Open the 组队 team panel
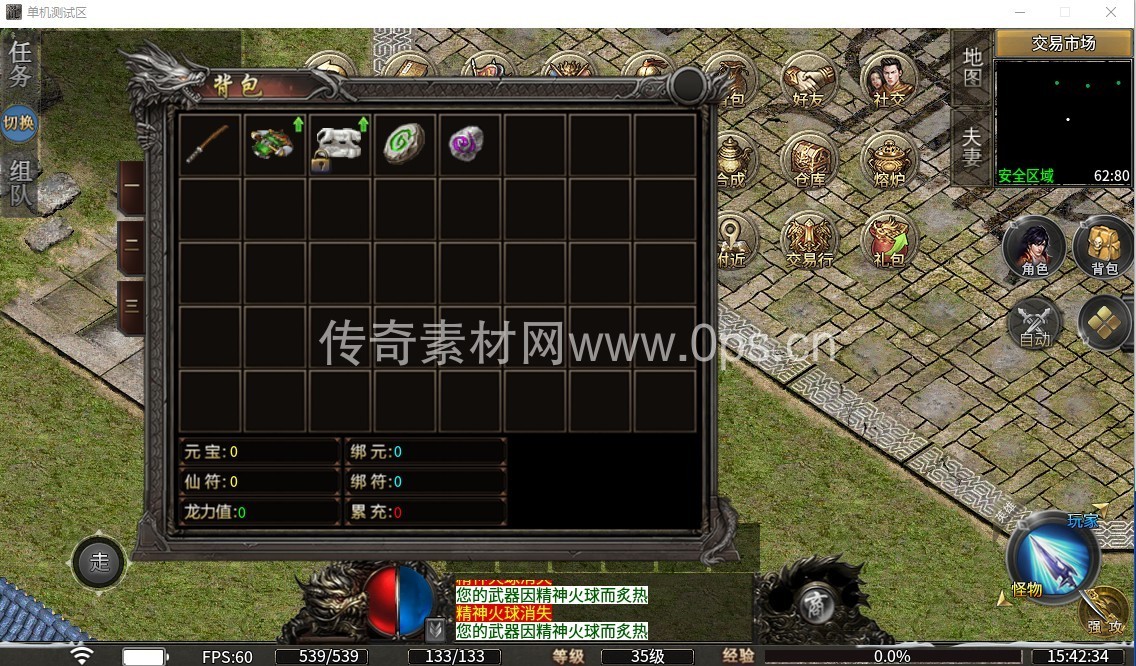The width and height of the screenshot is (1136, 666). pos(20,183)
